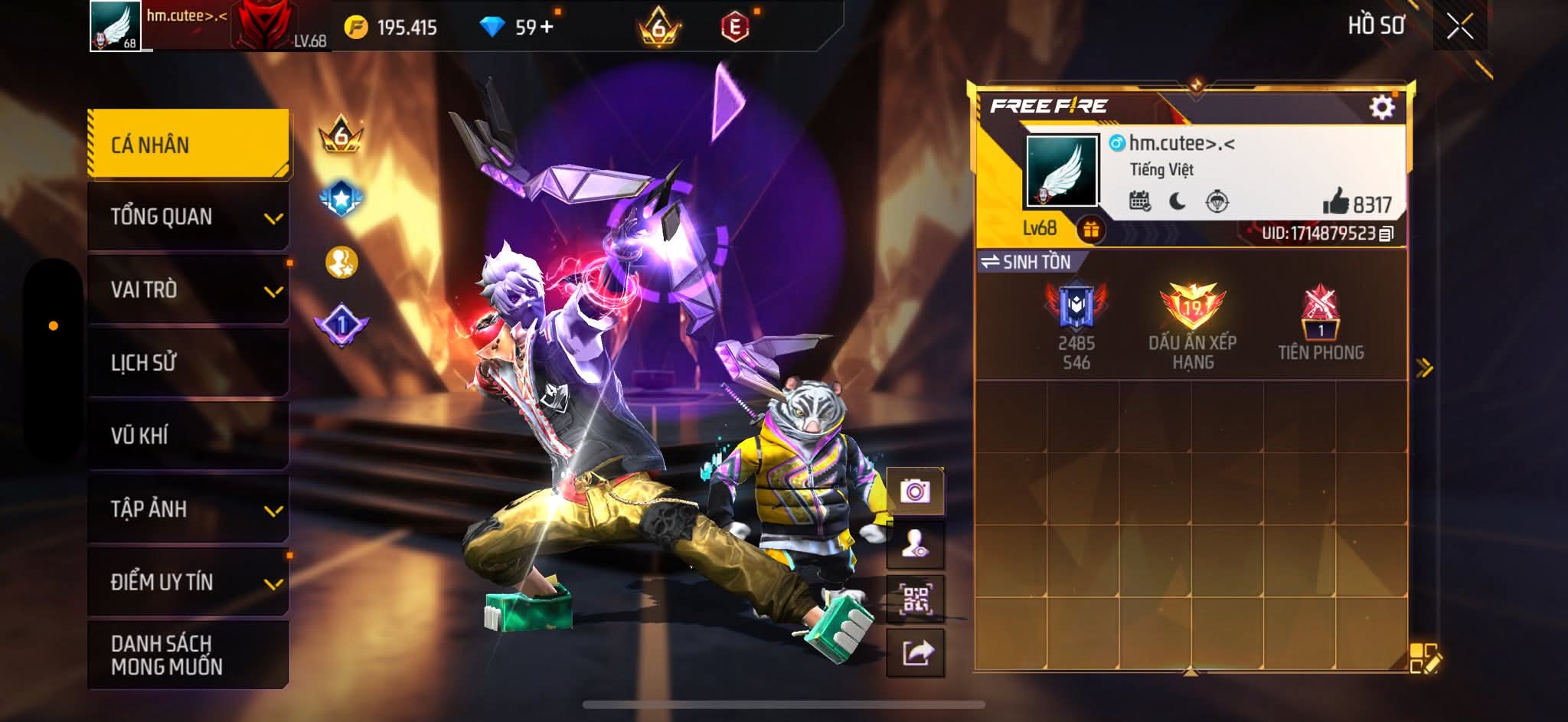Open DANH SÁCH MONG MUỐN wishlist

pos(188,655)
